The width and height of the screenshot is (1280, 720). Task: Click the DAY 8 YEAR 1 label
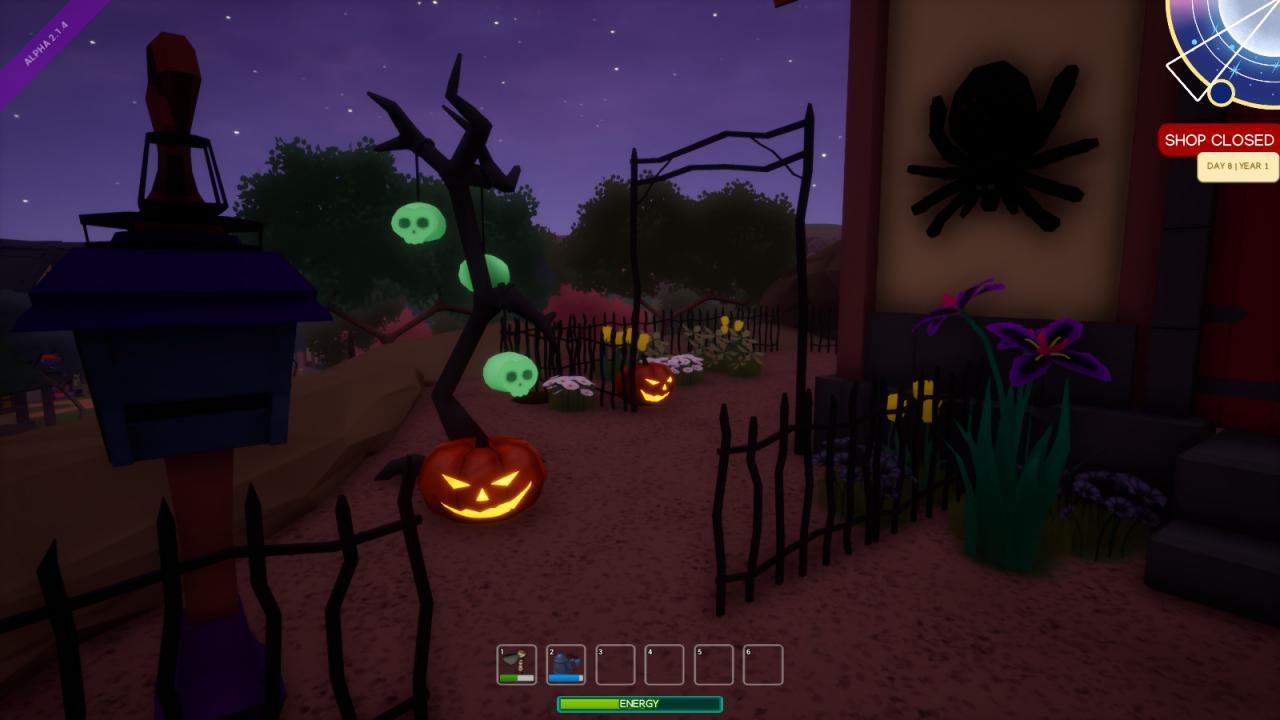(1237, 166)
